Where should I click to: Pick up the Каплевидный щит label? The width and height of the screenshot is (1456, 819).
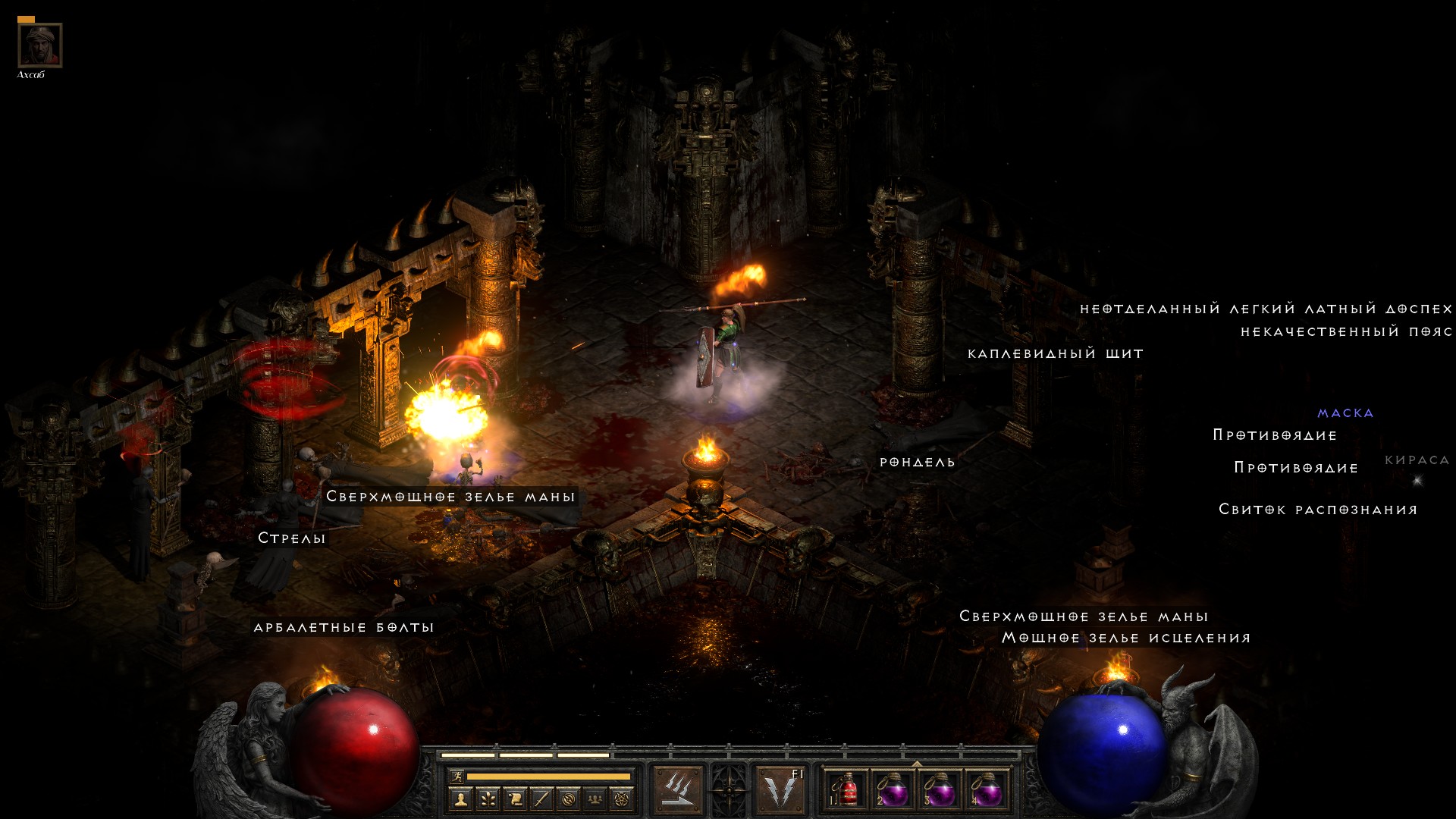(x=1055, y=354)
